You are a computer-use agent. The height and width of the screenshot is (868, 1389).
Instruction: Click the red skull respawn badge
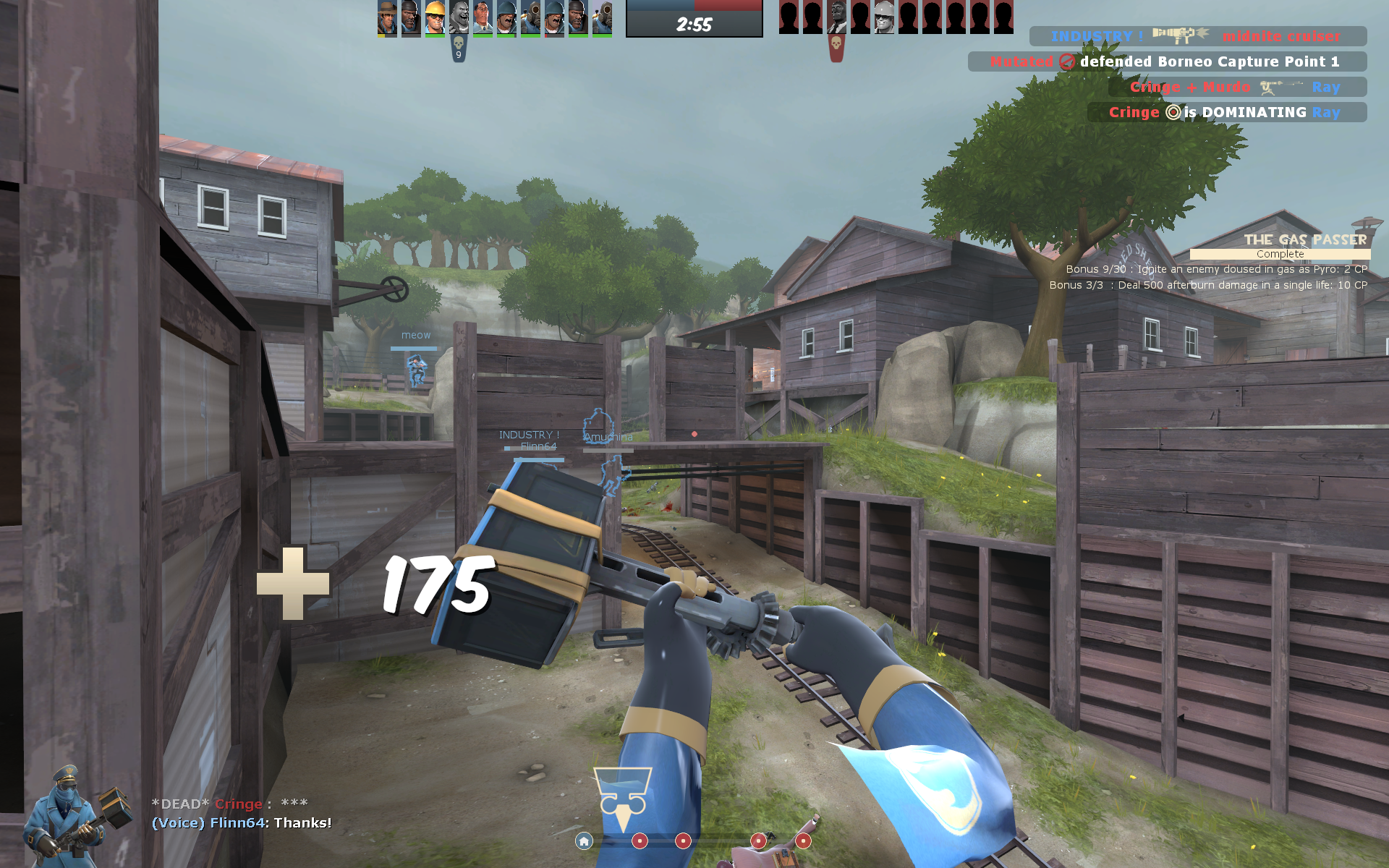pyautogui.click(x=836, y=48)
